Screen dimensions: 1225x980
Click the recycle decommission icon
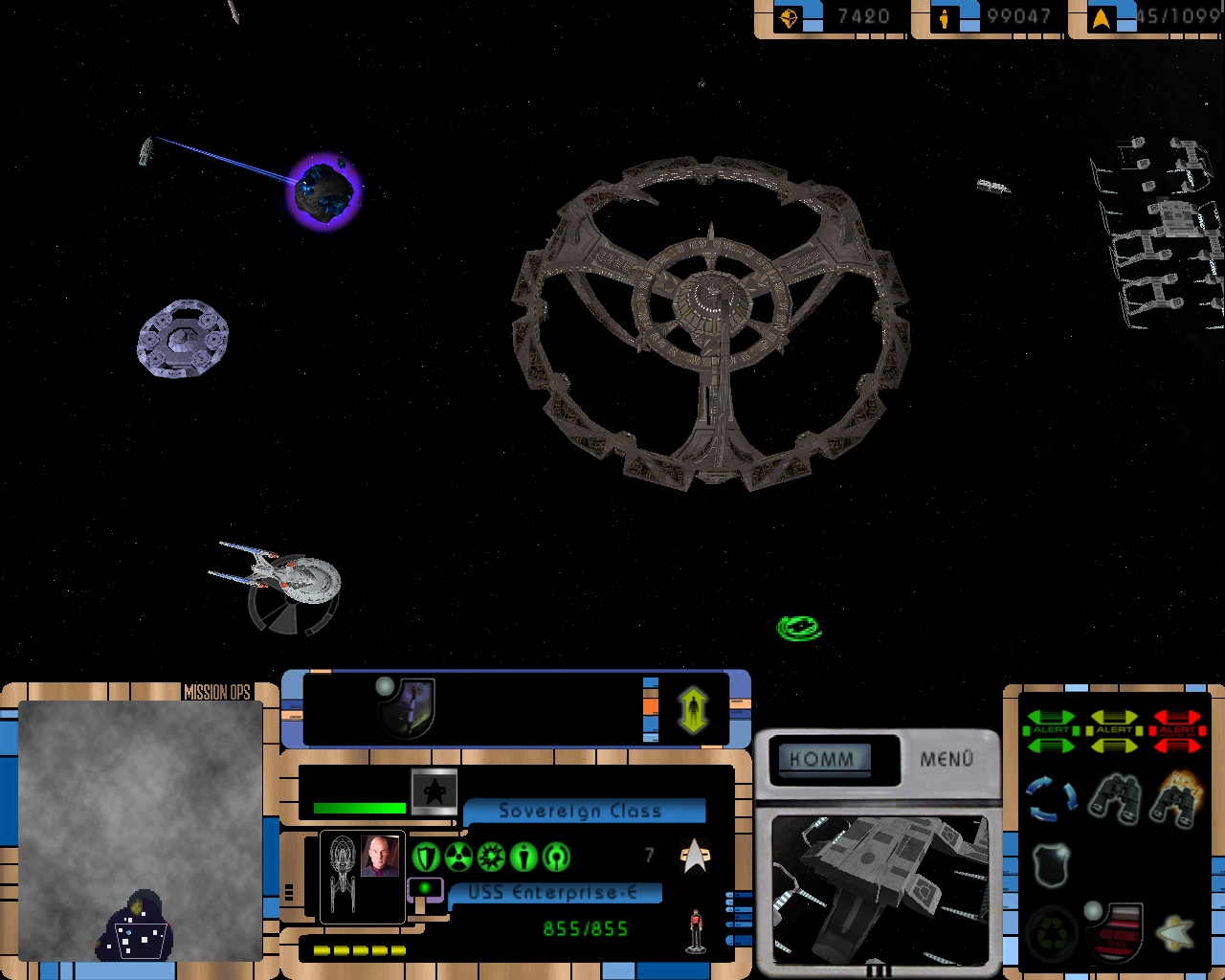click(1051, 931)
